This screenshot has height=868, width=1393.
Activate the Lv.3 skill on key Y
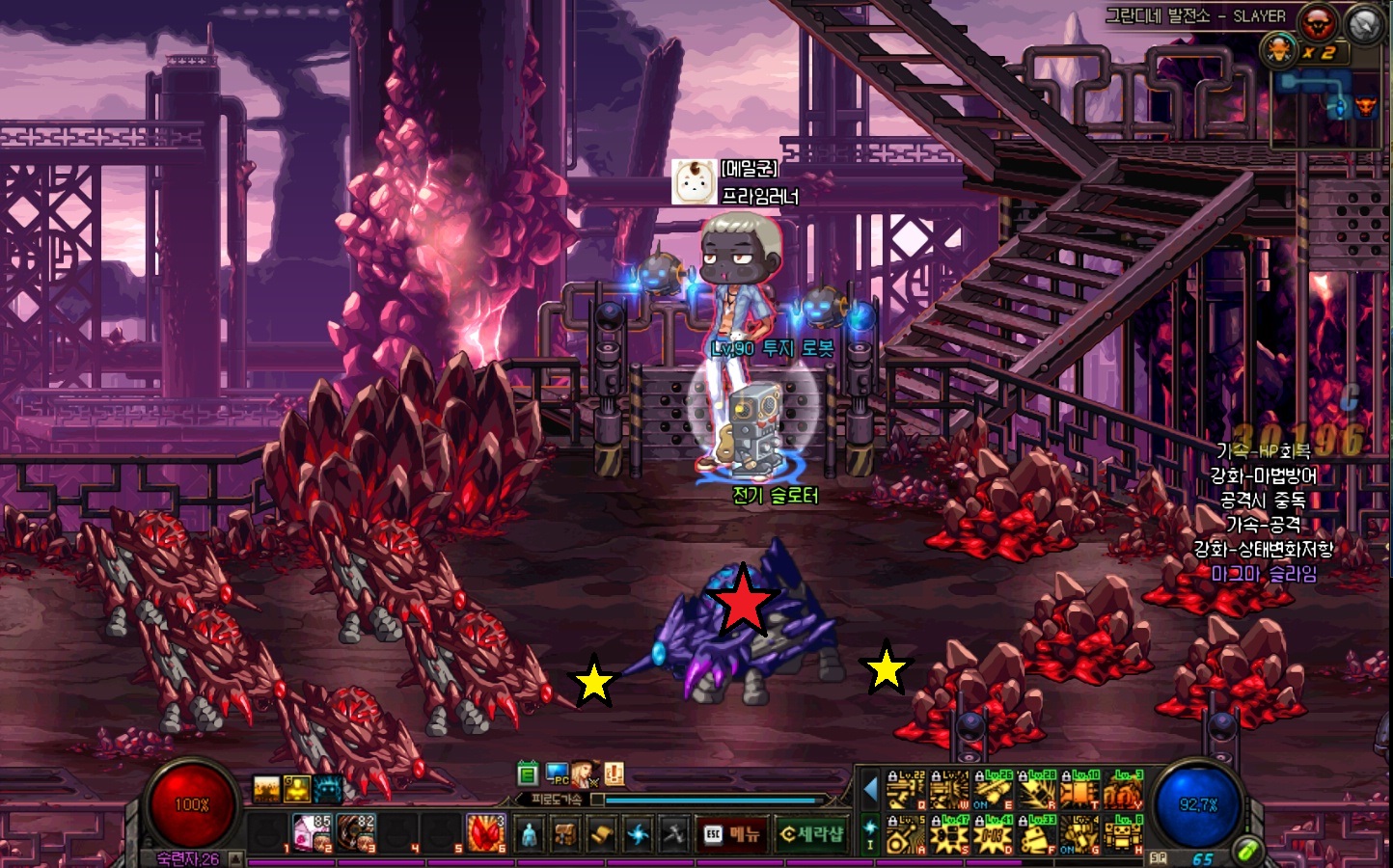(x=1123, y=791)
